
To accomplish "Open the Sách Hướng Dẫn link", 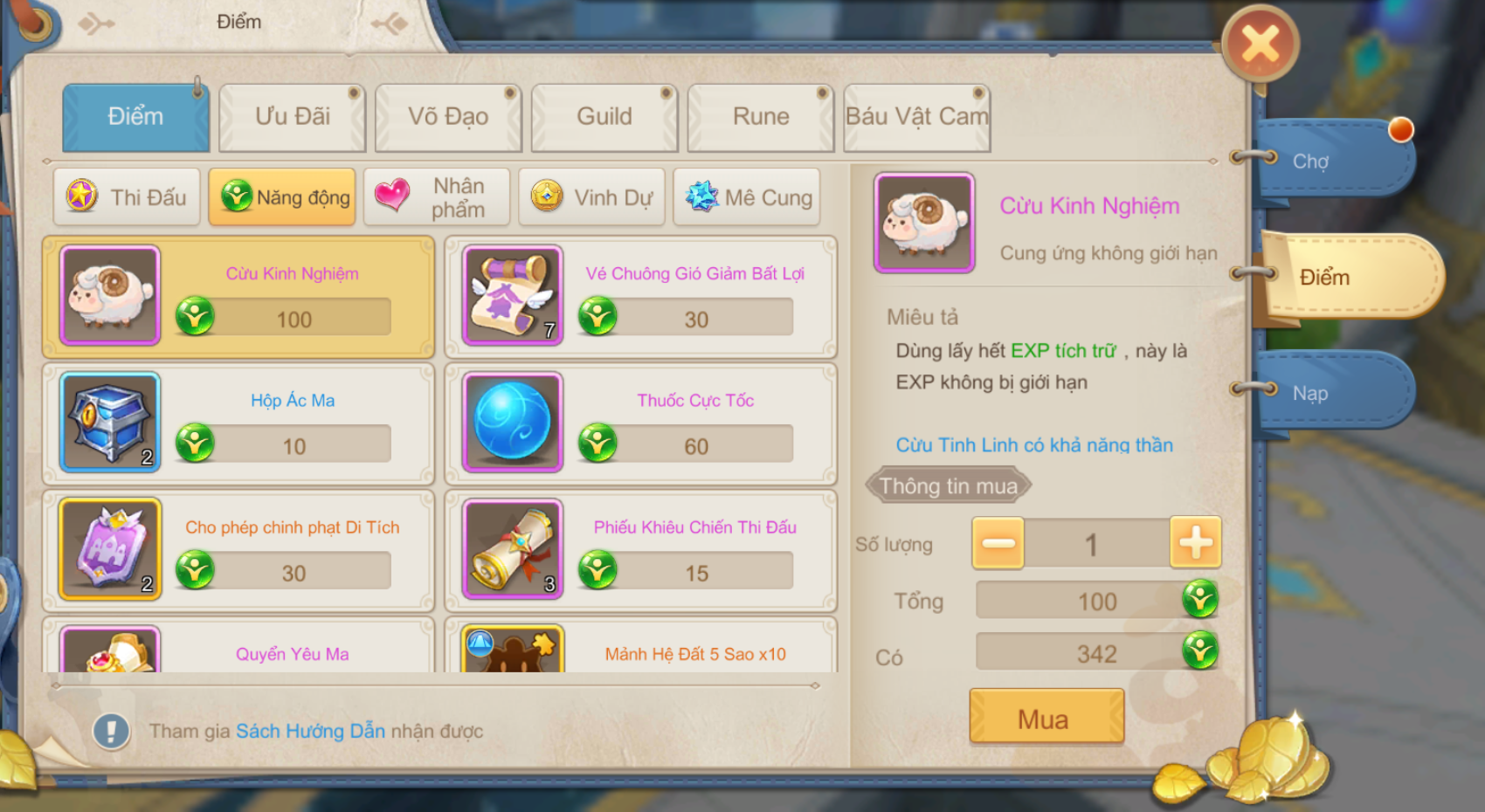I will (x=310, y=732).
